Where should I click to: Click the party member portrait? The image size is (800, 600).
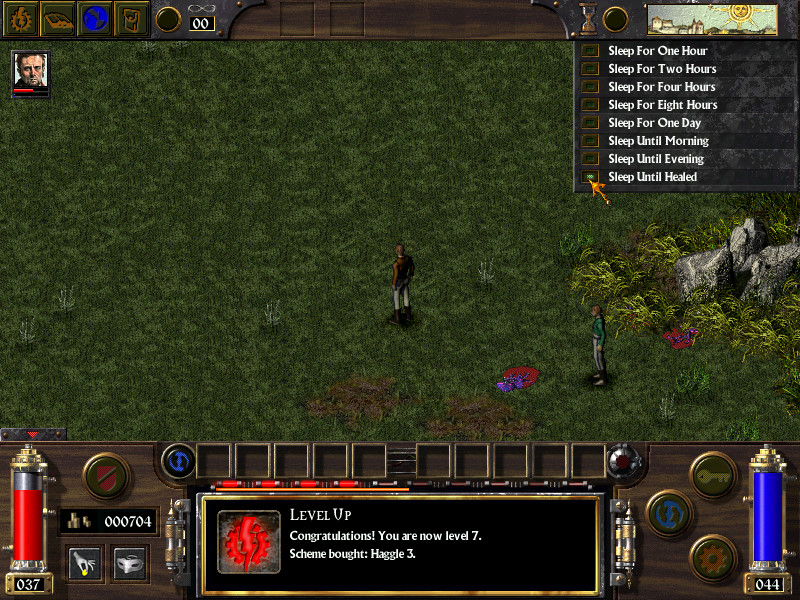point(30,70)
